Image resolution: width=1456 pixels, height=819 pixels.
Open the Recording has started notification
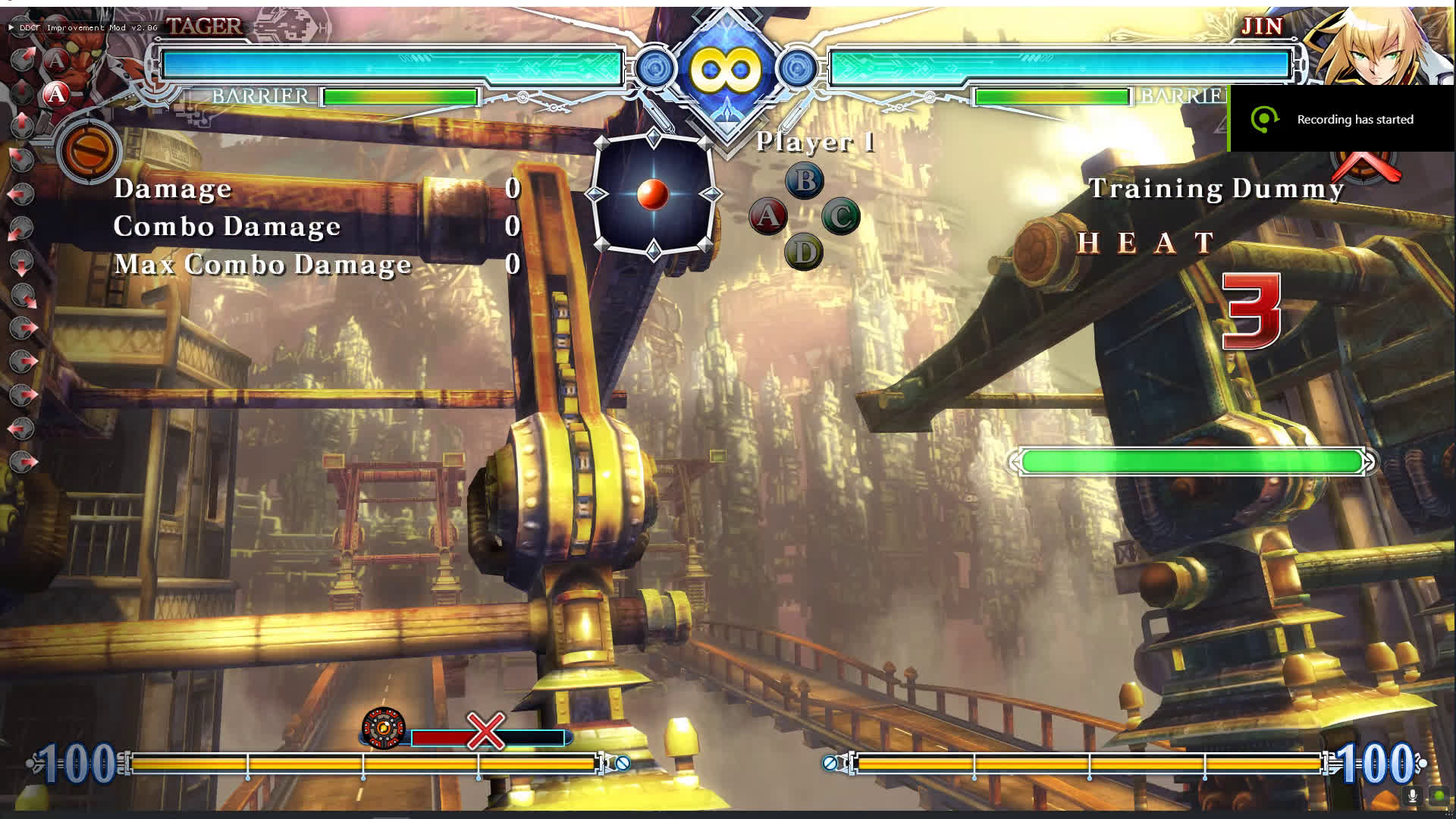[x=1341, y=119]
